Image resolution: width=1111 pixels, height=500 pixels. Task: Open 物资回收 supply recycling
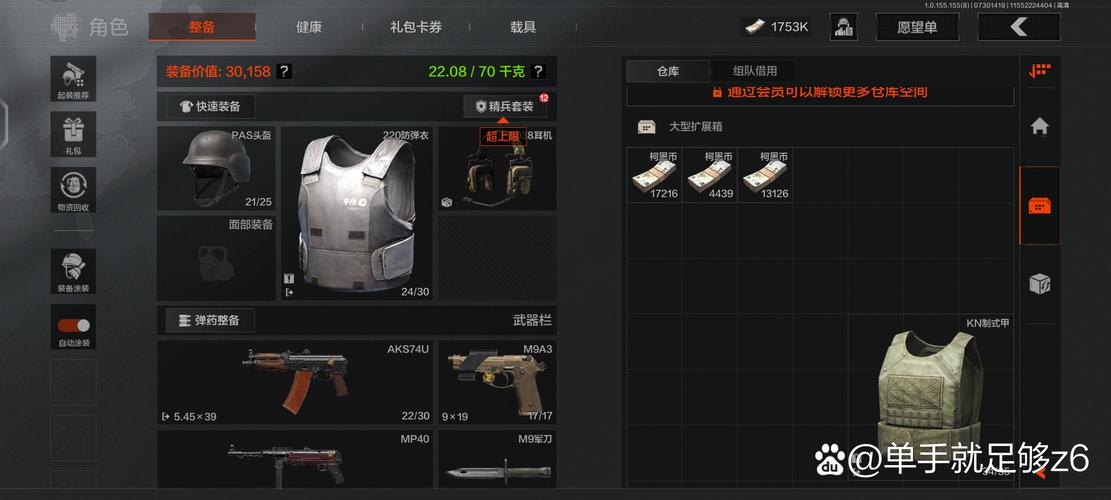[73, 189]
